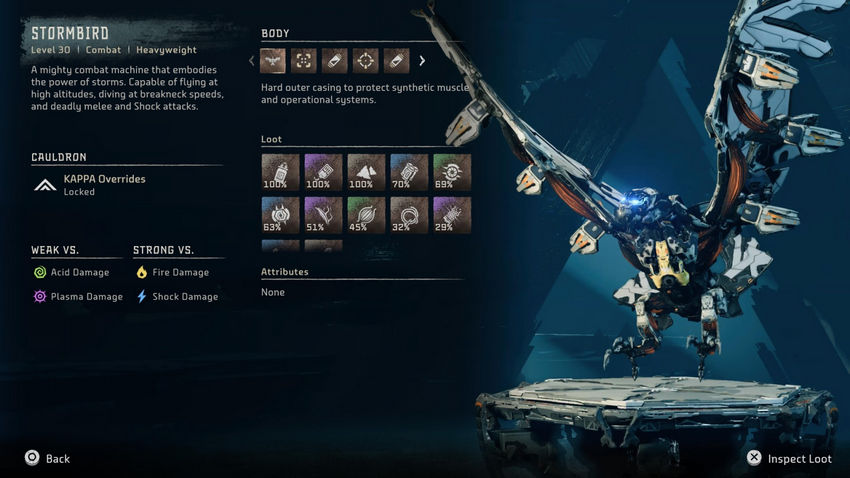Select the circular wire loot at 32%
Viewport: 850px width, 478px height.
[409, 215]
